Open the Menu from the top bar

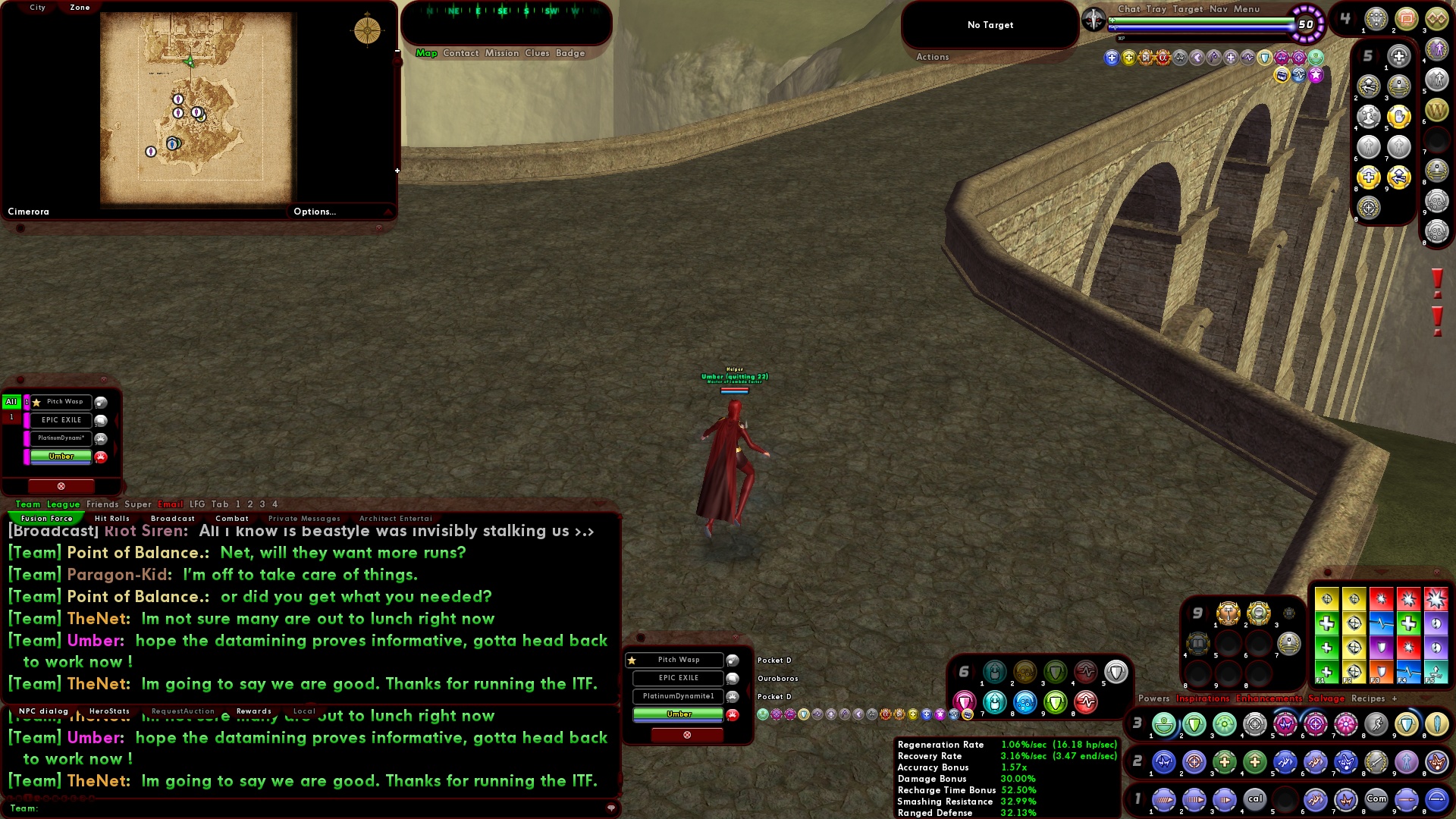click(1247, 9)
